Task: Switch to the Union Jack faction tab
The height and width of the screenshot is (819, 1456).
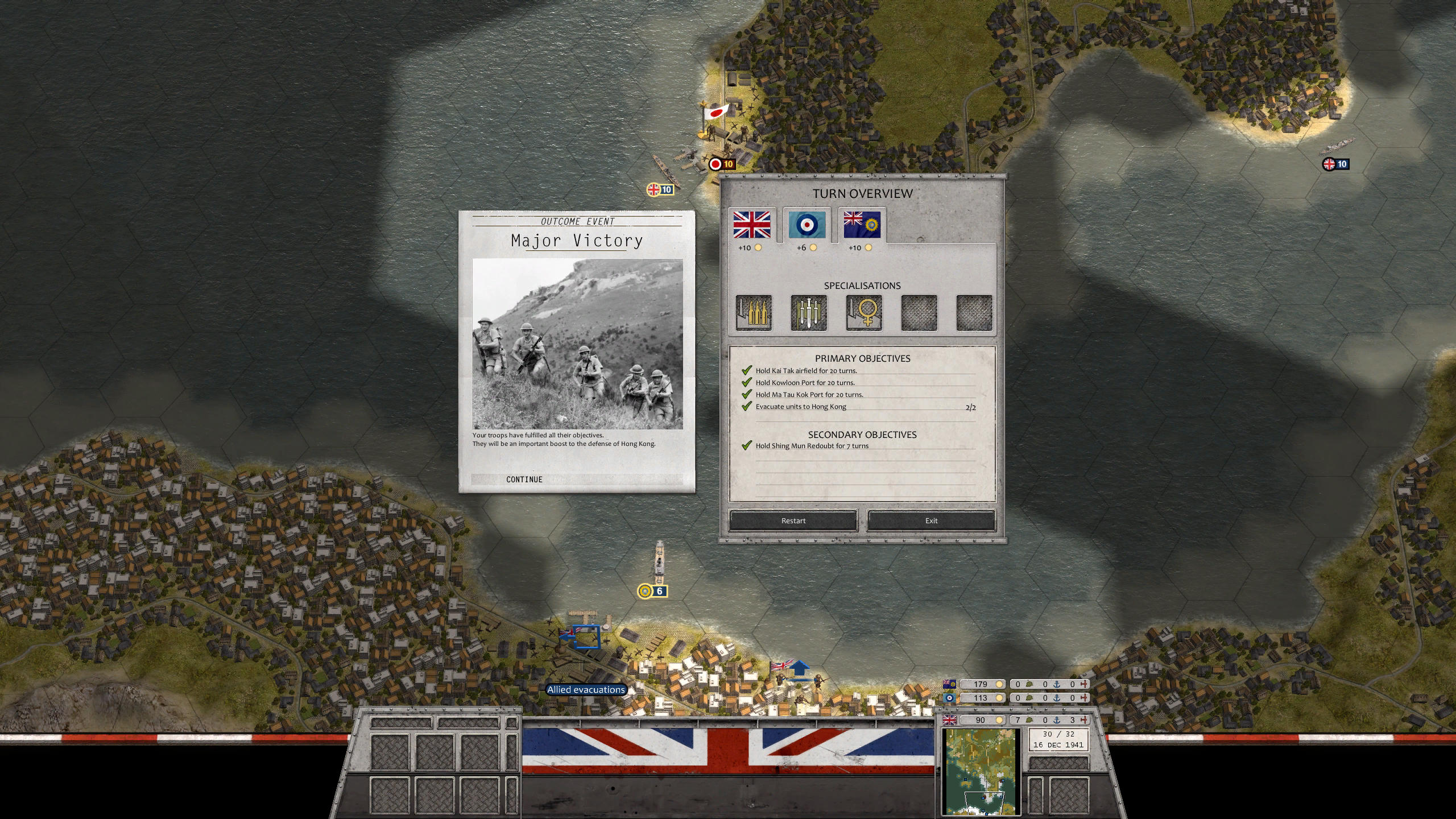Action: click(752, 226)
